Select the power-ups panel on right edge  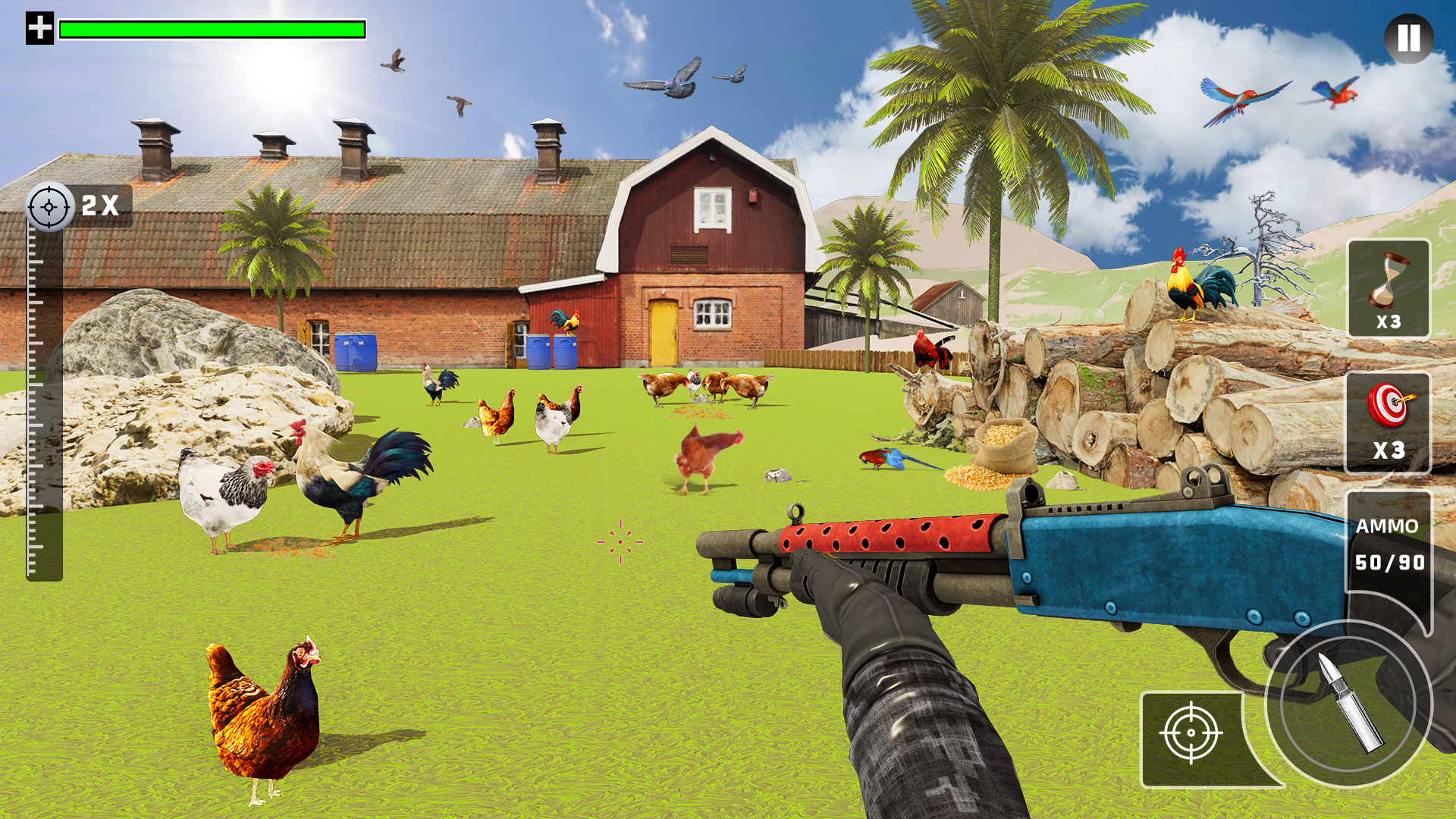coord(1389,356)
